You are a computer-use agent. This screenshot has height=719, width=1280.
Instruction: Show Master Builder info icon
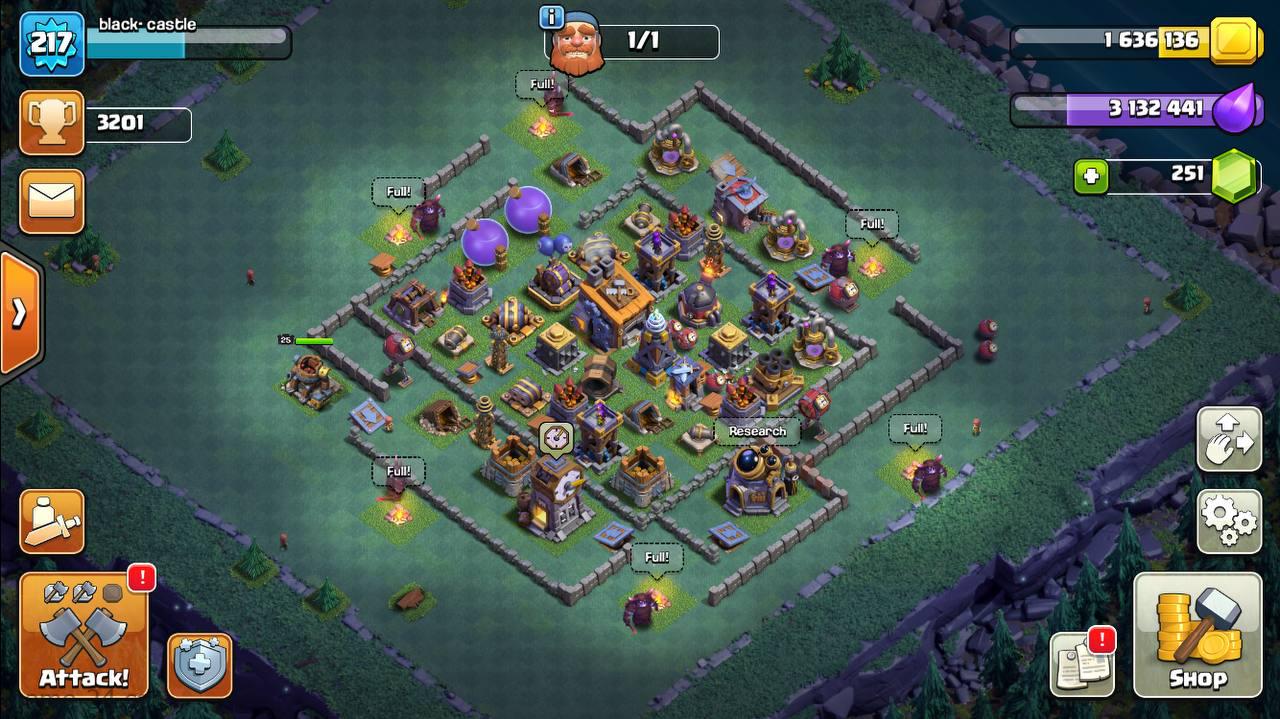pyautogui.click(x=551, y=17)
